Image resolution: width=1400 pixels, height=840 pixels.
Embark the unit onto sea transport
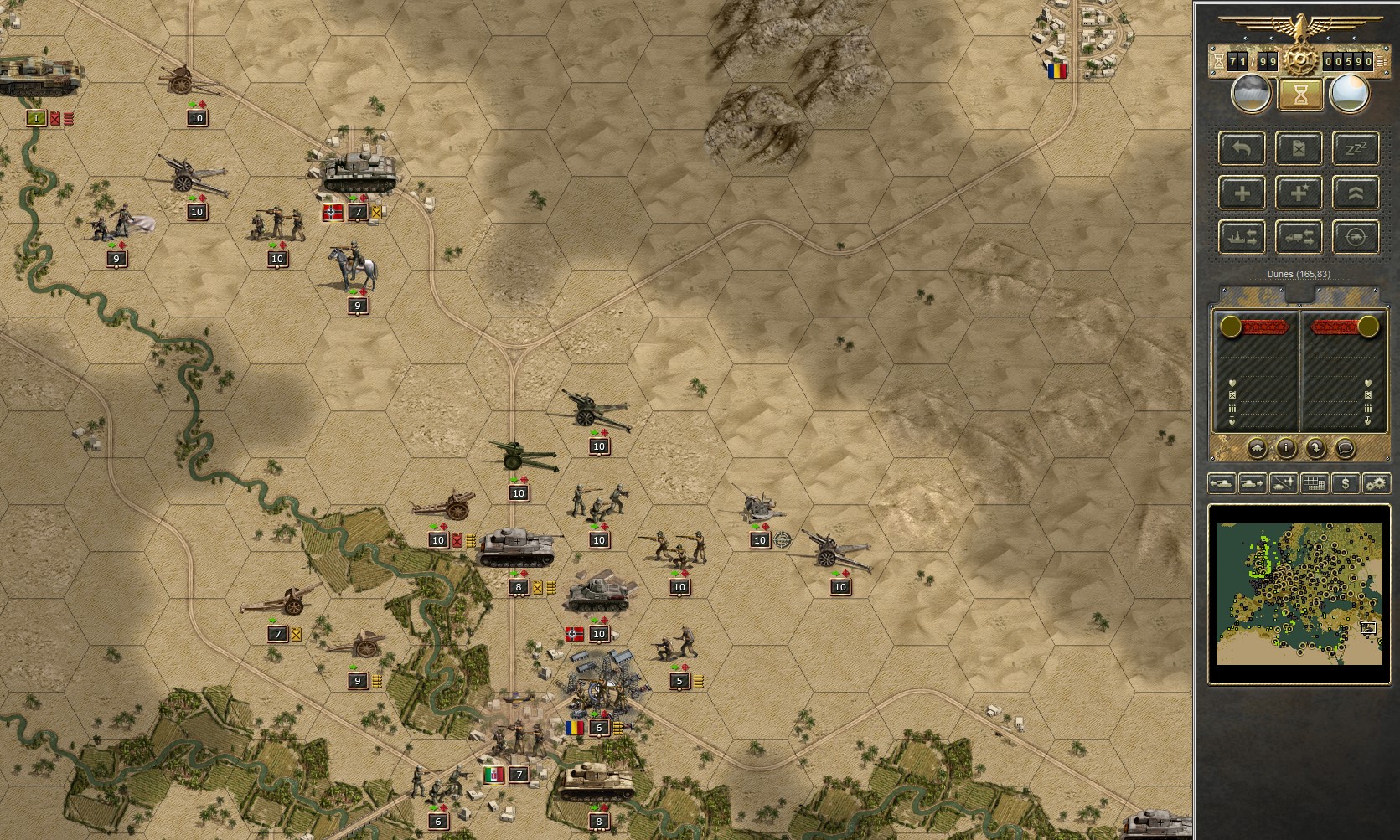1241,238
